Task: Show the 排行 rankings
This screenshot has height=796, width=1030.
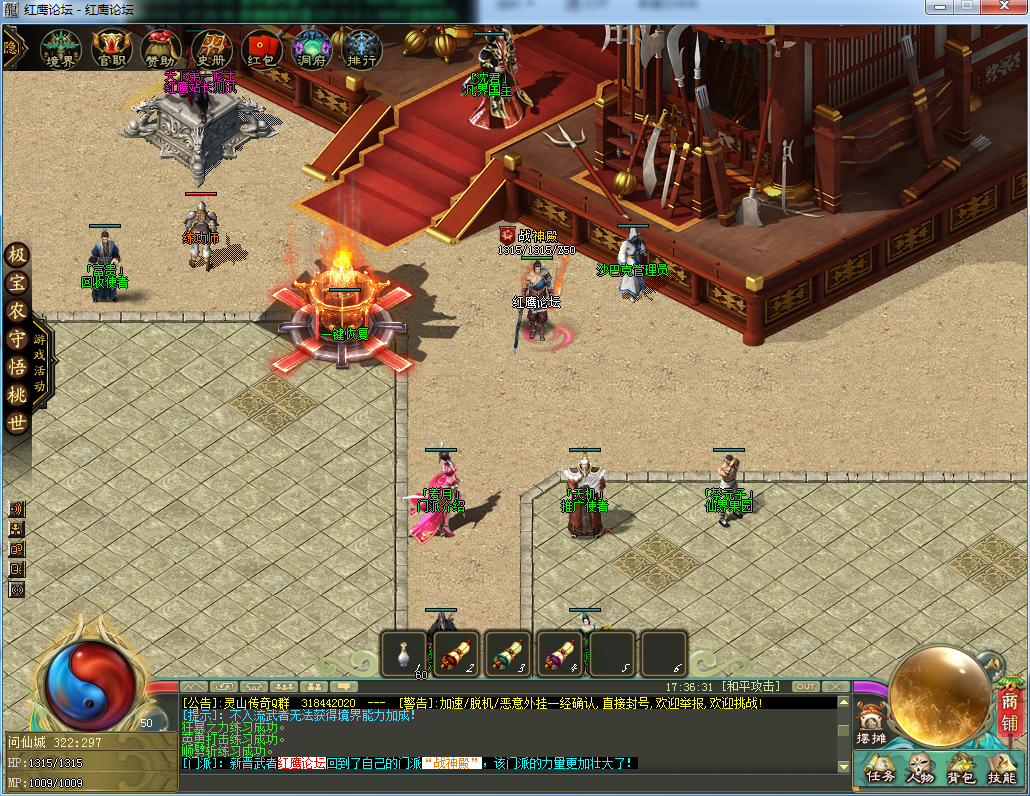Action: click(361, 48)
